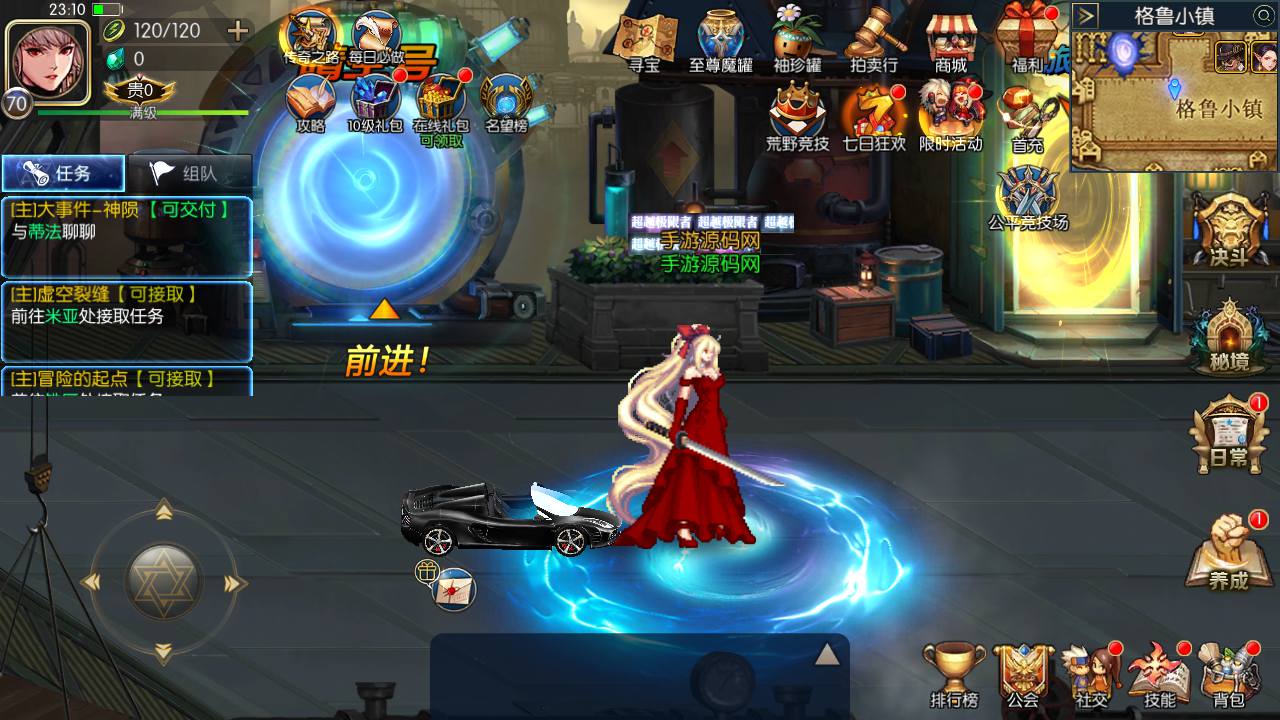Add stamina with the plus button
The width and height of the screenshot is (1280, 720).
(238, 31)
